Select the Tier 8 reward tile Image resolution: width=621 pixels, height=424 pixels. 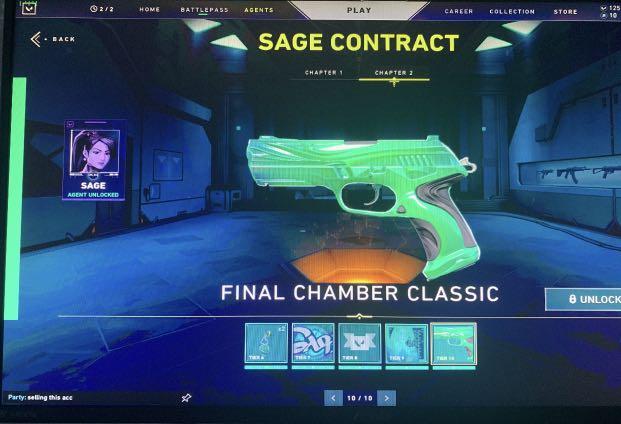coord(359,343)
